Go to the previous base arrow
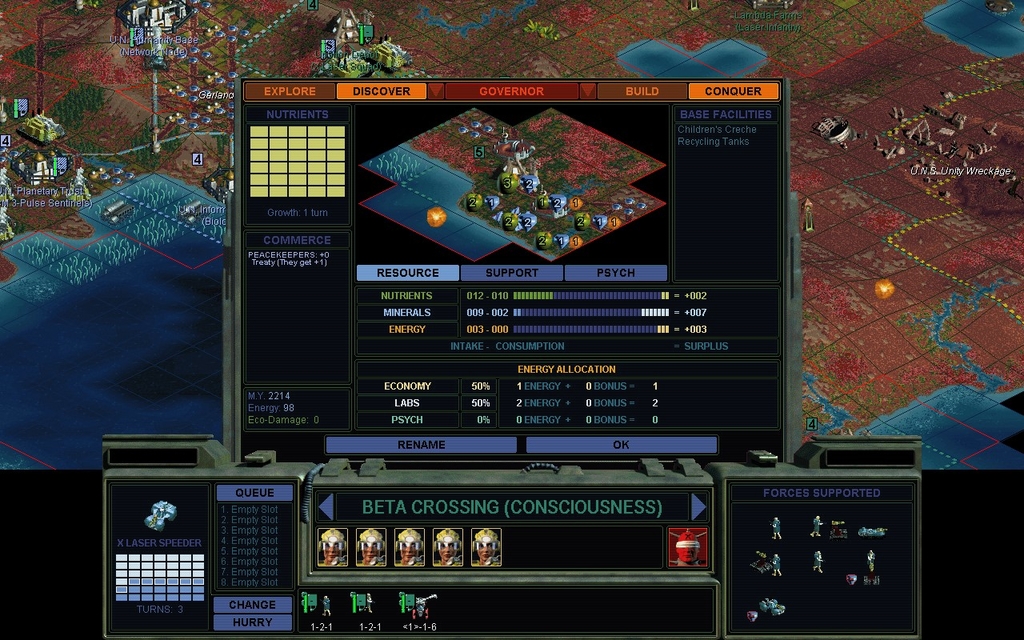 (324, 507)
